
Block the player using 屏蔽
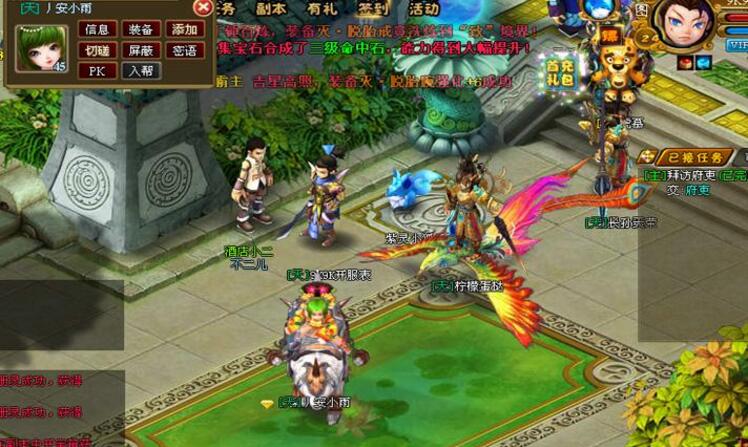coord(141,50)
